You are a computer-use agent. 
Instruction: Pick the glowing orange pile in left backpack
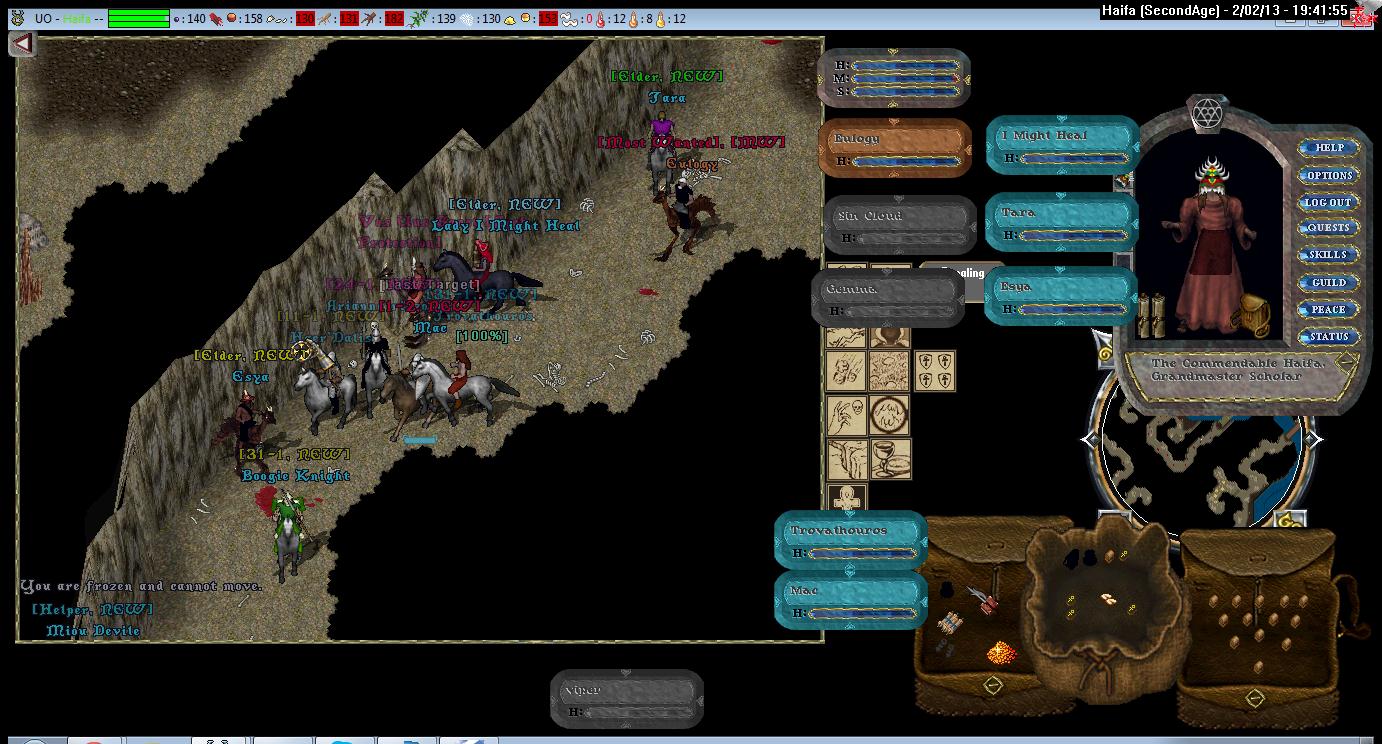1001,653
